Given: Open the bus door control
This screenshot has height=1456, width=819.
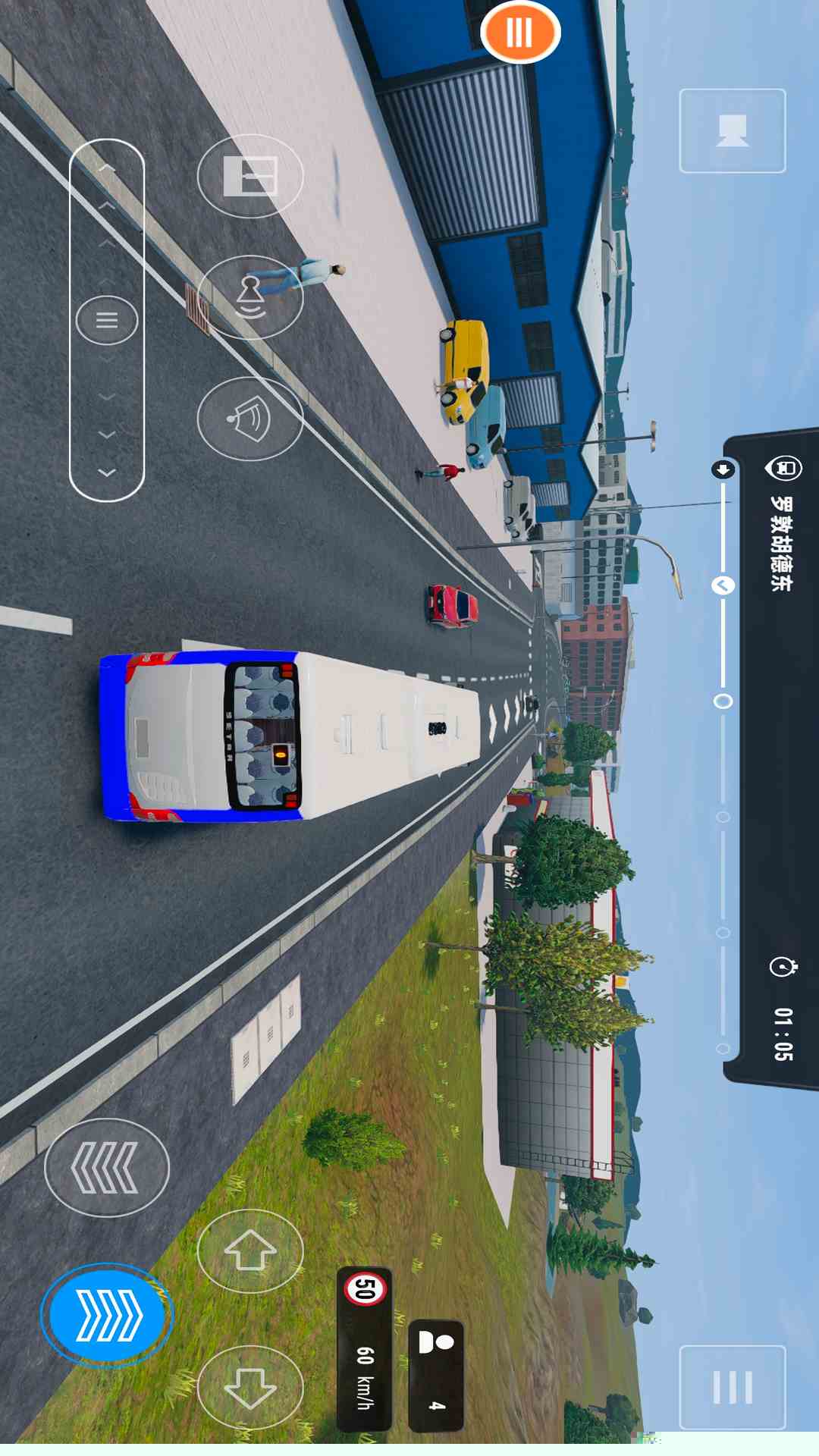Looking at the screenshot, I should click(x=250, y=176).
